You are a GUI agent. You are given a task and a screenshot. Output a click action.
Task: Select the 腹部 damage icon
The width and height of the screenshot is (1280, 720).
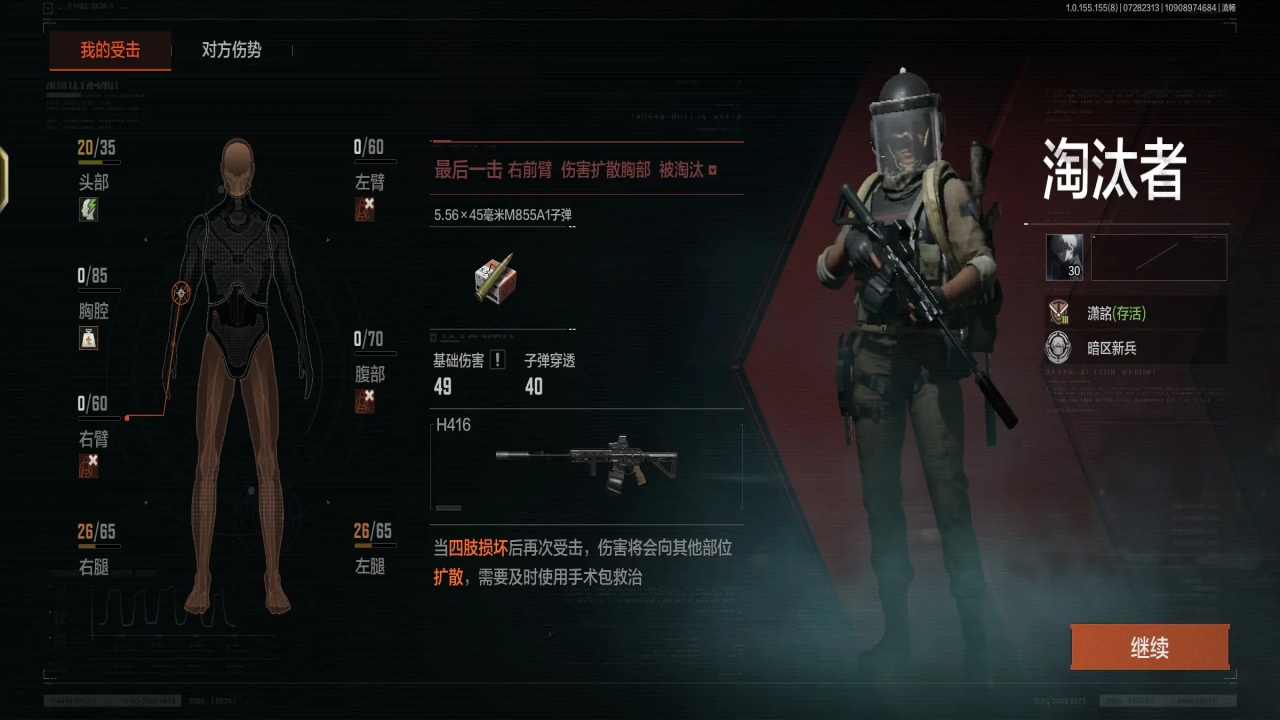[365, 401]
